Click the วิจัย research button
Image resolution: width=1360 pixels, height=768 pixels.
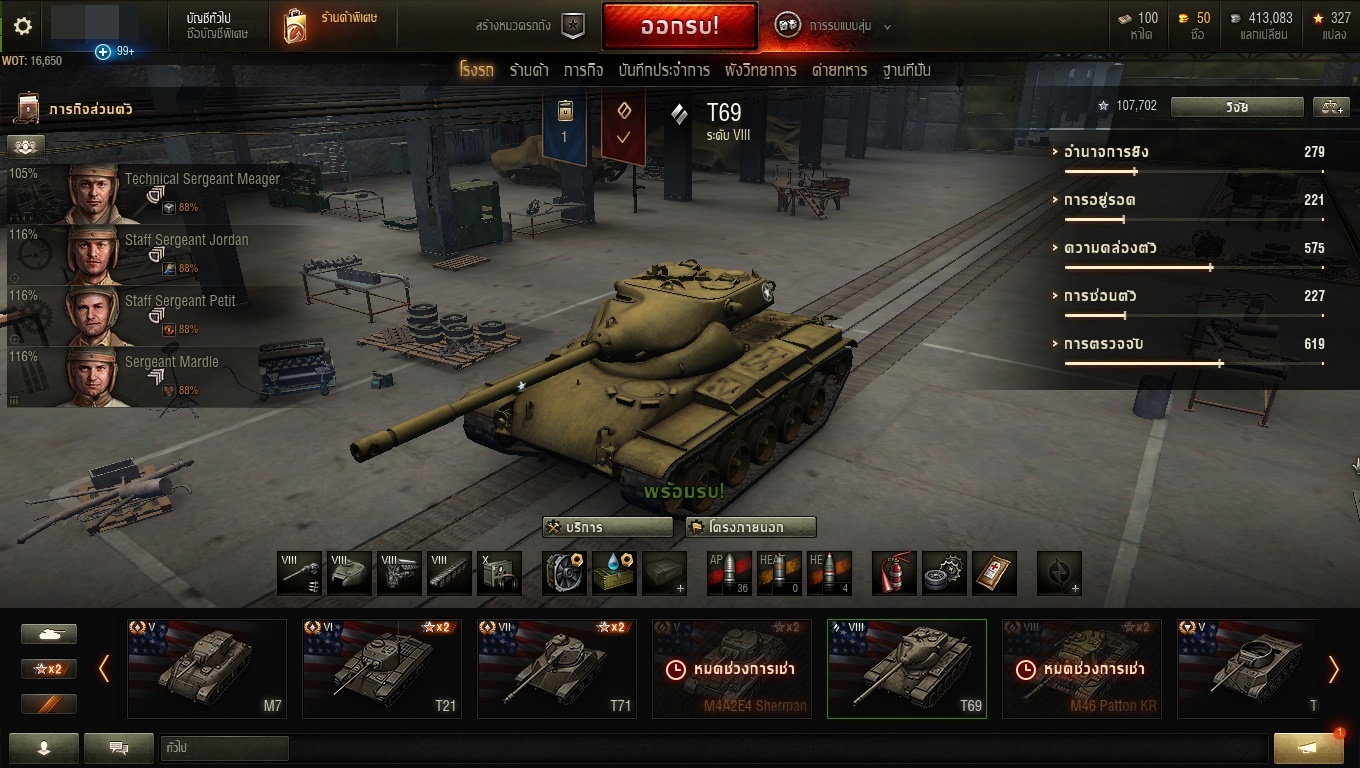pos(1237,106)
